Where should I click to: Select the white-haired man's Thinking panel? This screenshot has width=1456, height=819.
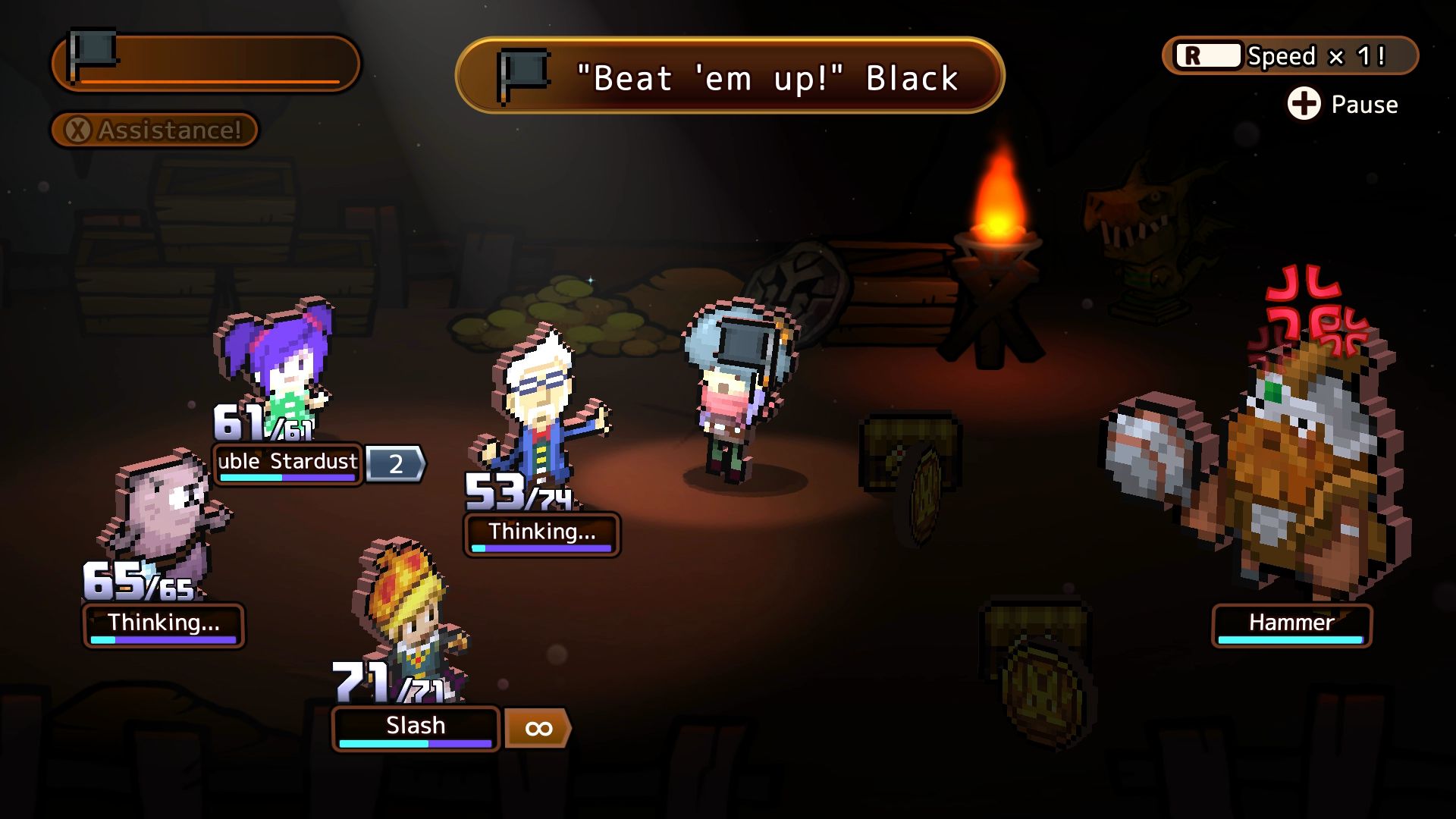[541, 533]
